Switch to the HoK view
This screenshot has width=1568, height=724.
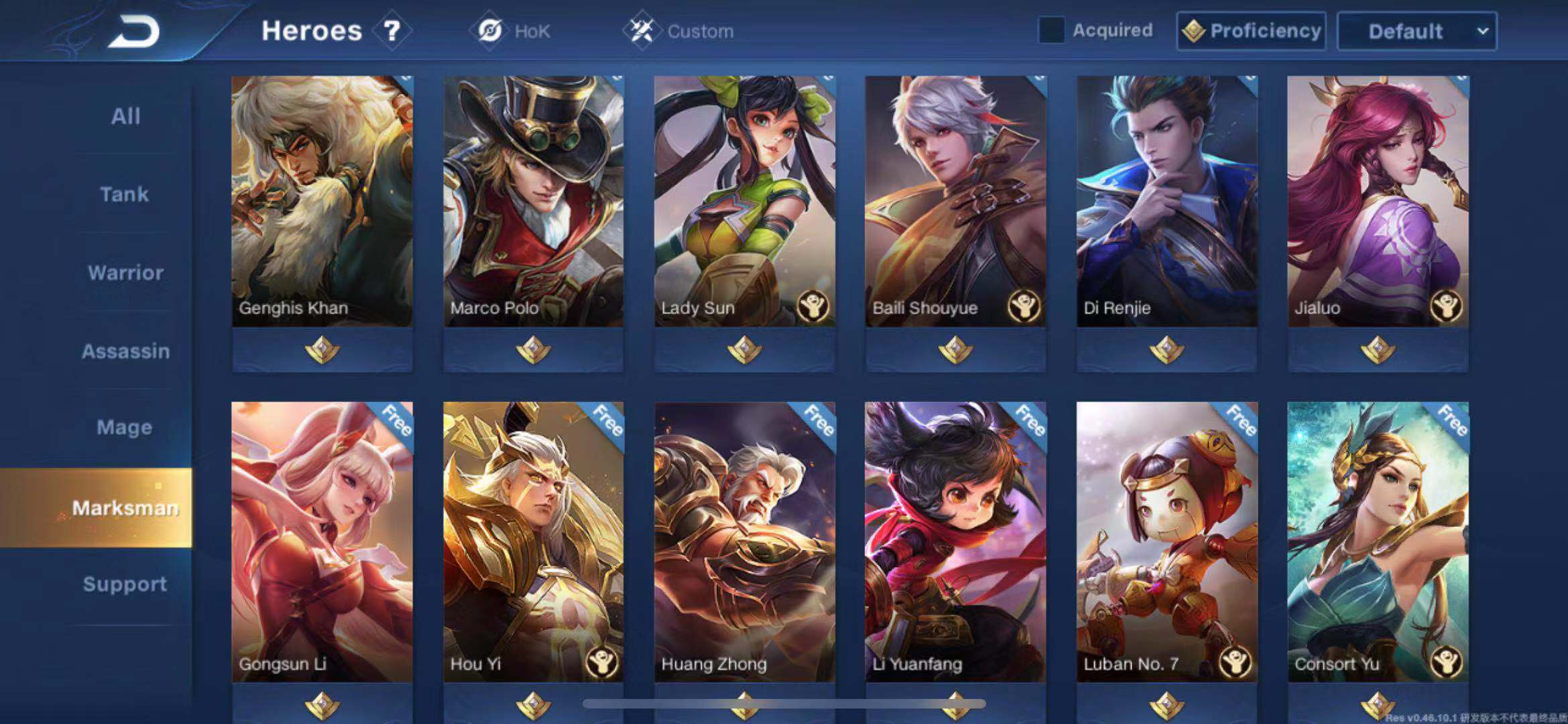[x=514, y=31]
